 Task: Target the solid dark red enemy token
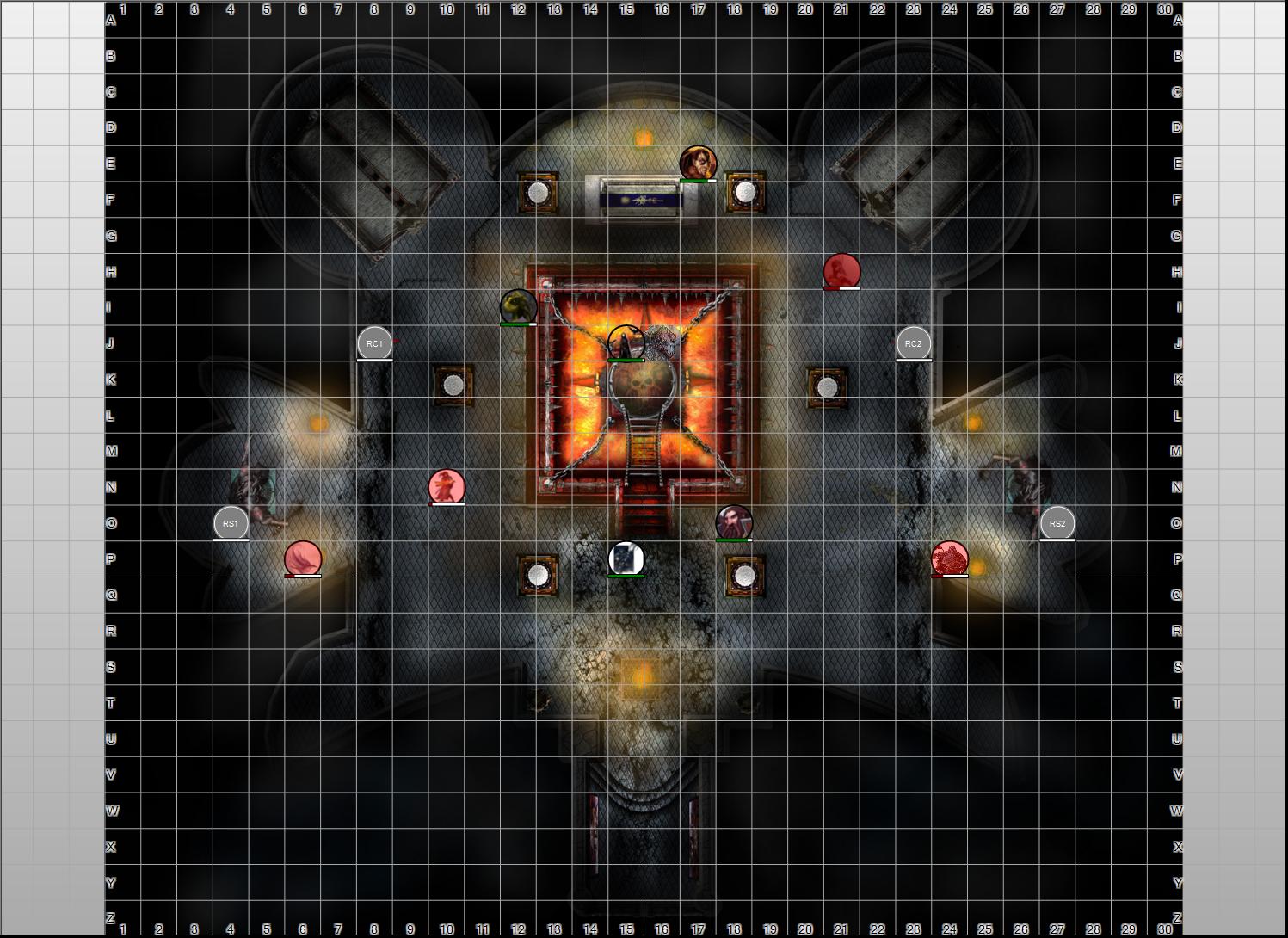[841, 271]
